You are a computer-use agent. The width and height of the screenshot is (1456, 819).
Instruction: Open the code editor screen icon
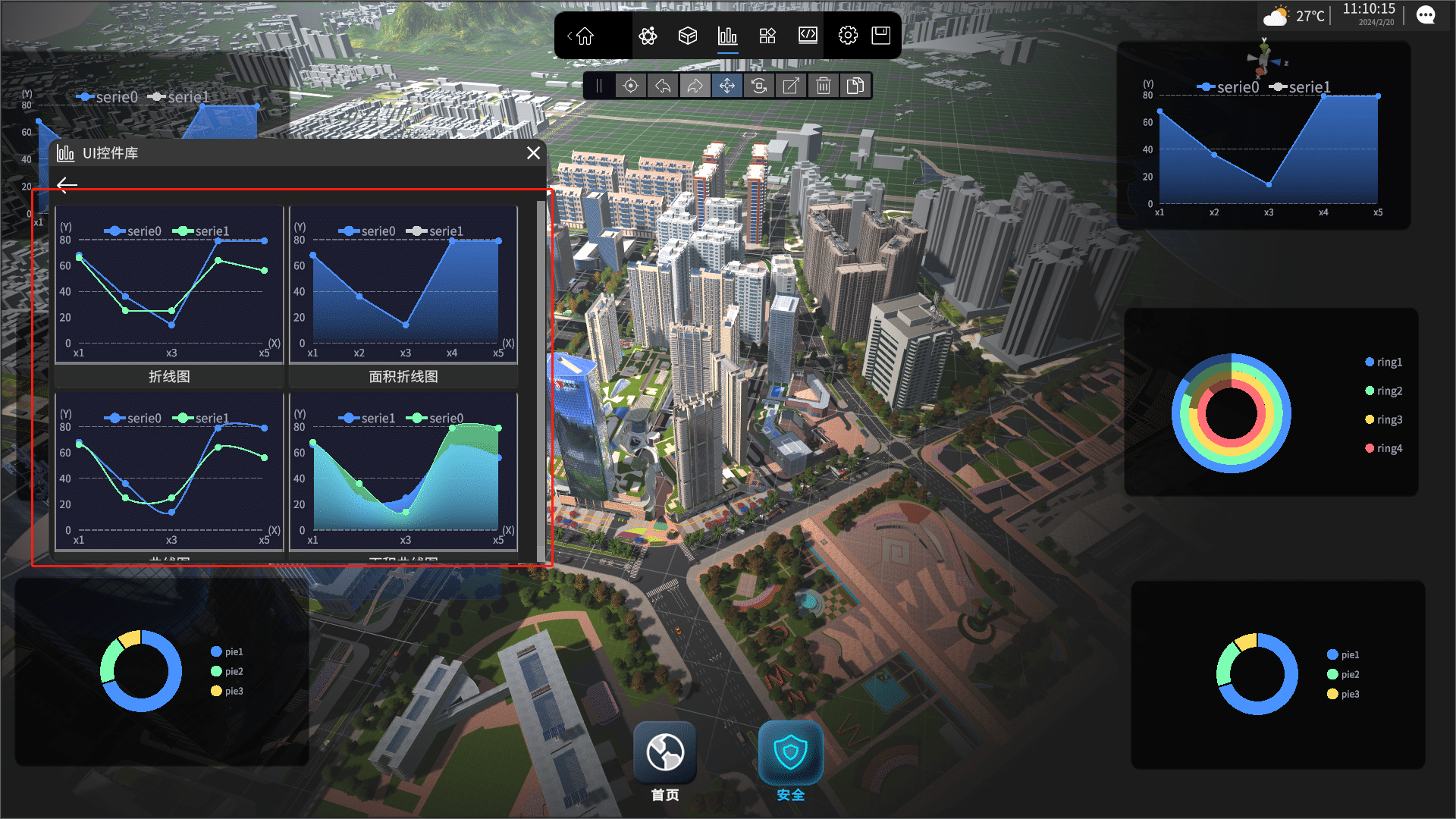click(x=808, y=36)
